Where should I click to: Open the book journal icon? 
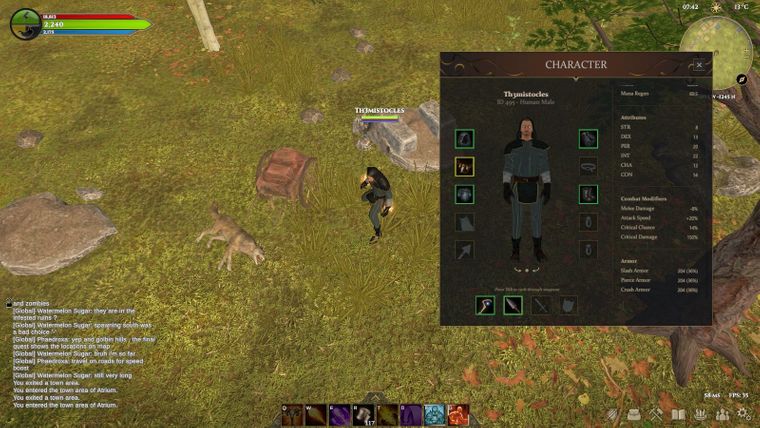click(x=678, y=414)
